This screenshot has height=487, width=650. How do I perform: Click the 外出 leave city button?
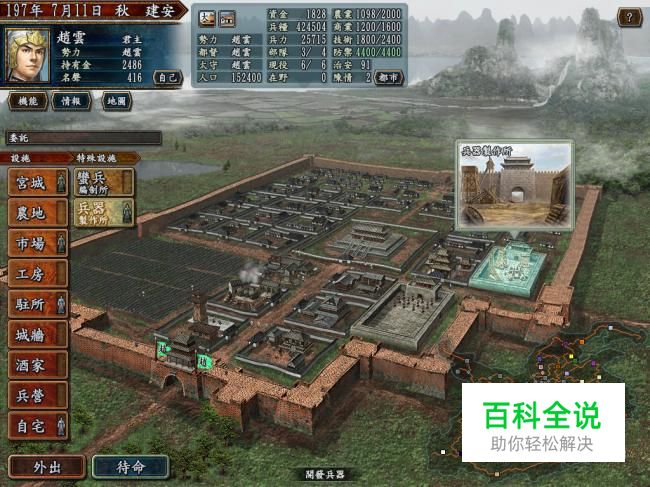[45, 466]
